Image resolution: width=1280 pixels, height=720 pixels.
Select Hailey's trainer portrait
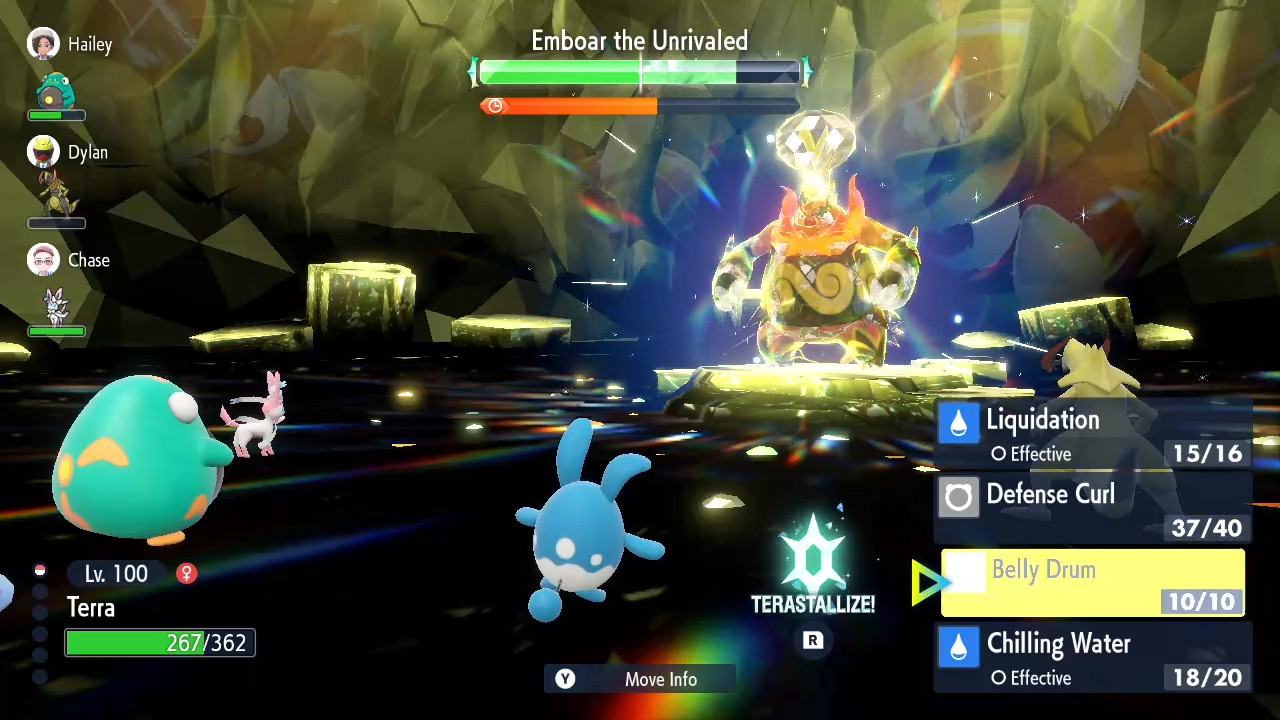43,44
